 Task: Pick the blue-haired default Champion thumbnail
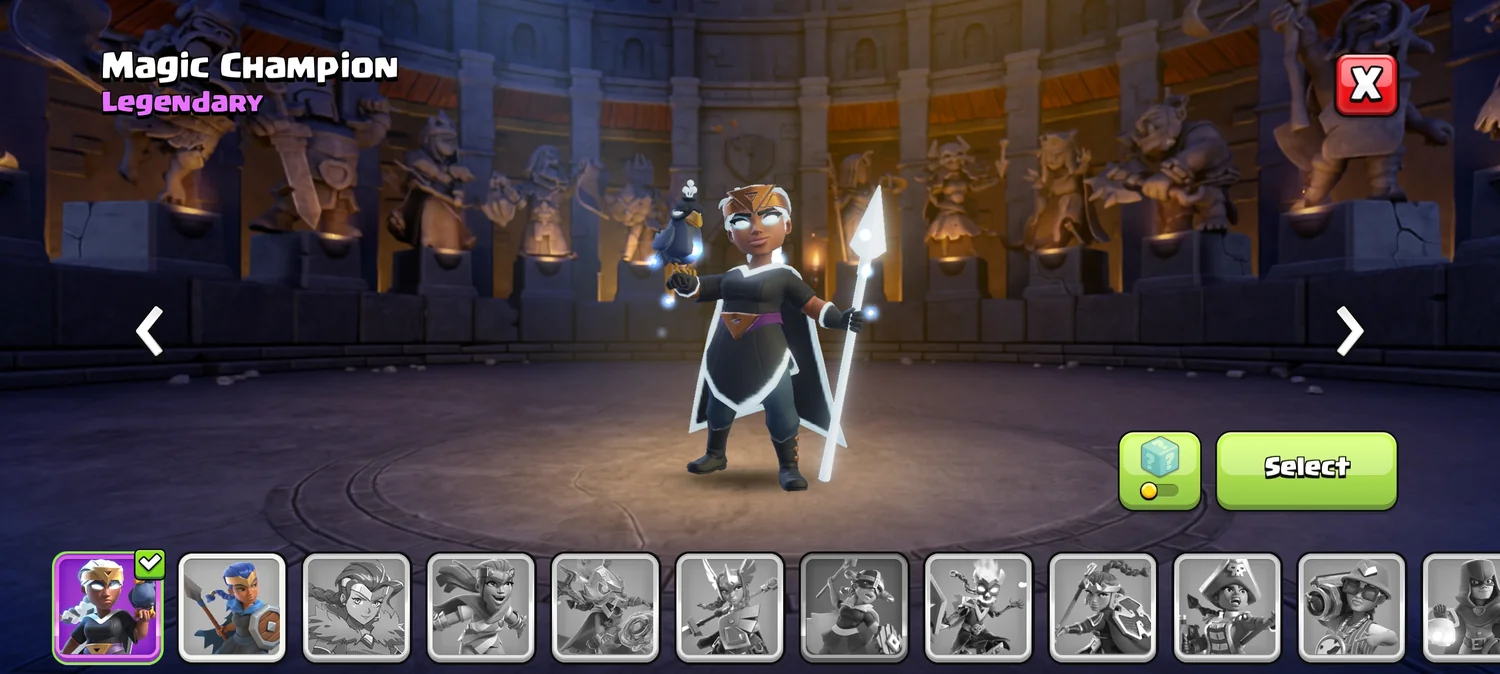click(x=232, y=607)
